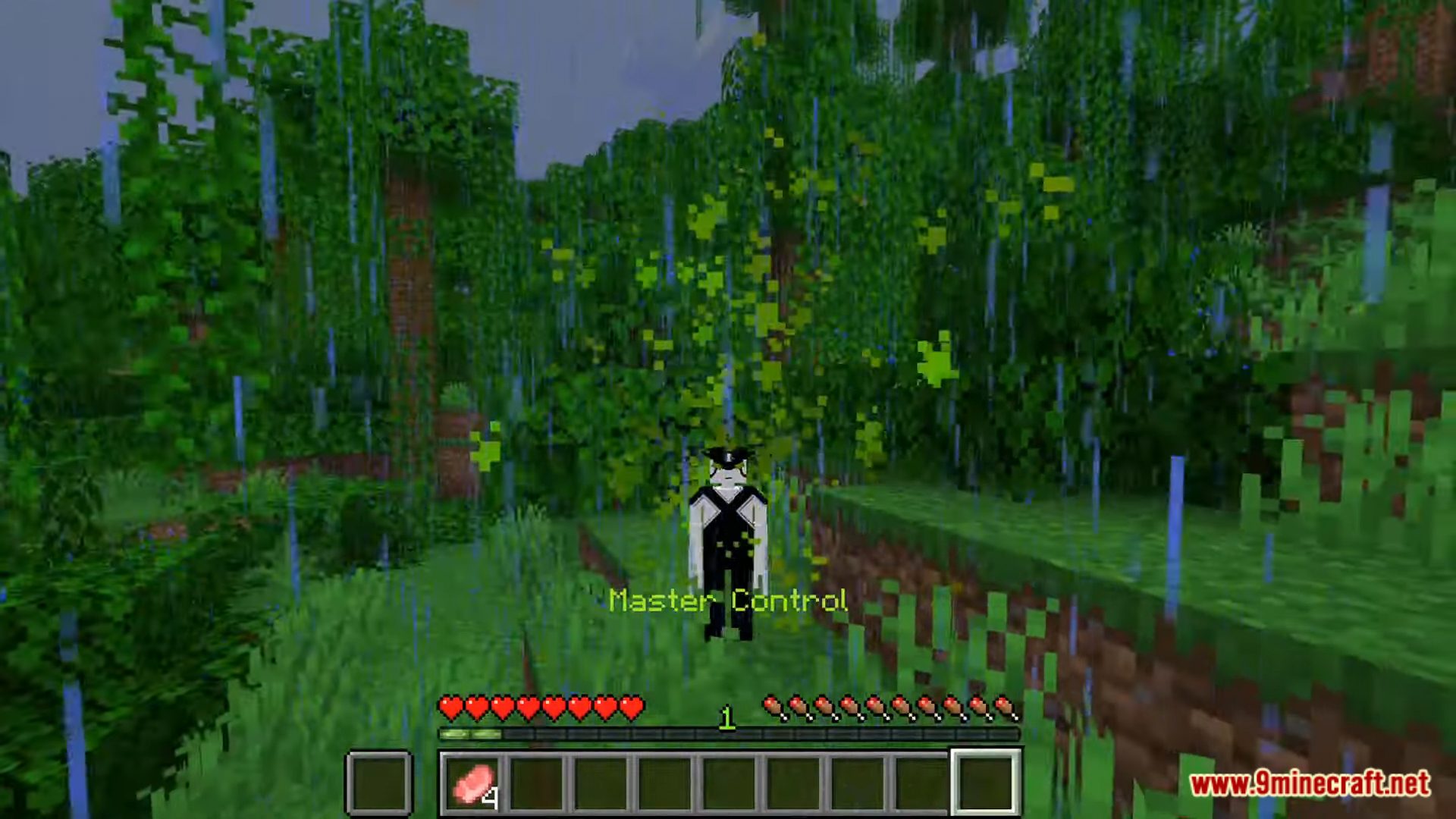
Task: Click the first drumstick in the hunger bar
Action: point(773,708)
